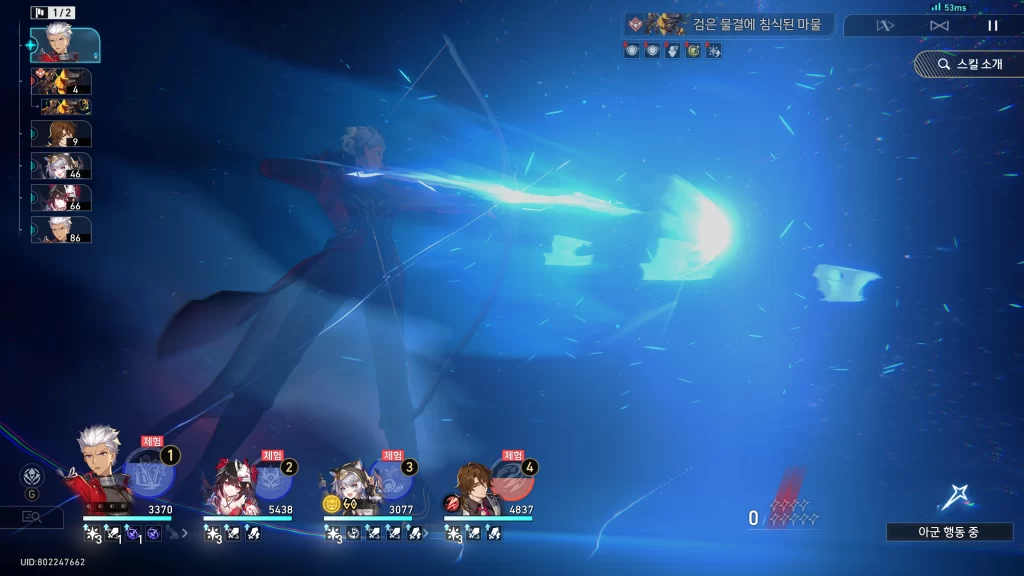
Task: Toggle battle speed-up
Action: pos(939,26)
